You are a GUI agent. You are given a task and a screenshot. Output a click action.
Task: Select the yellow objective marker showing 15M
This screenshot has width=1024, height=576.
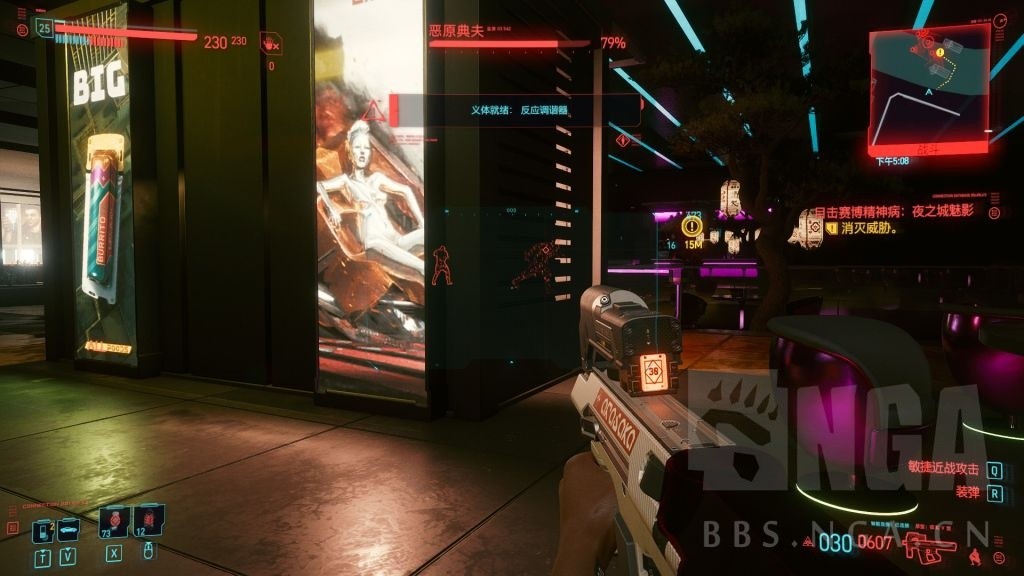point(692,227)
